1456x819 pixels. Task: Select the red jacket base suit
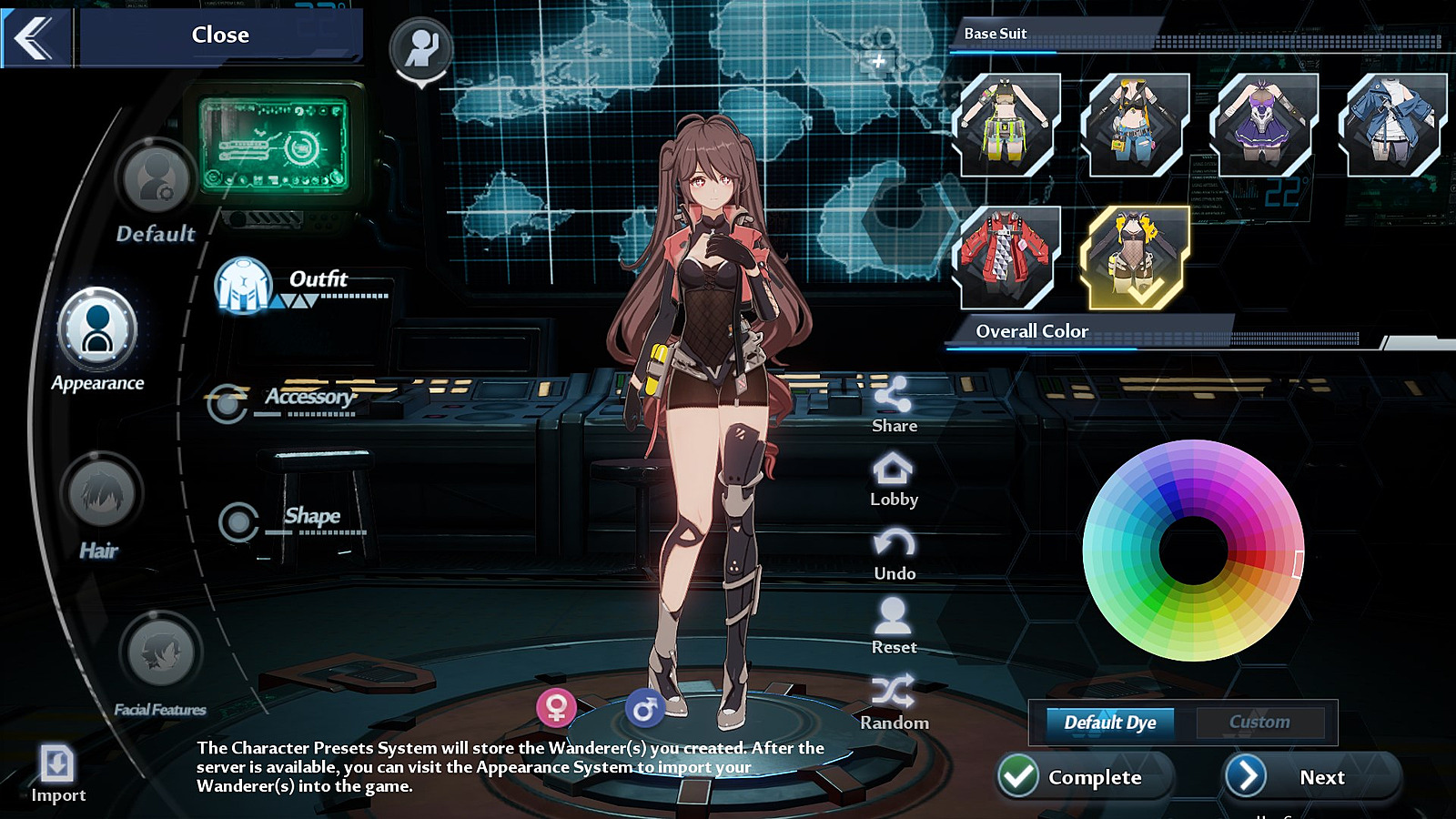[1006, 257]
